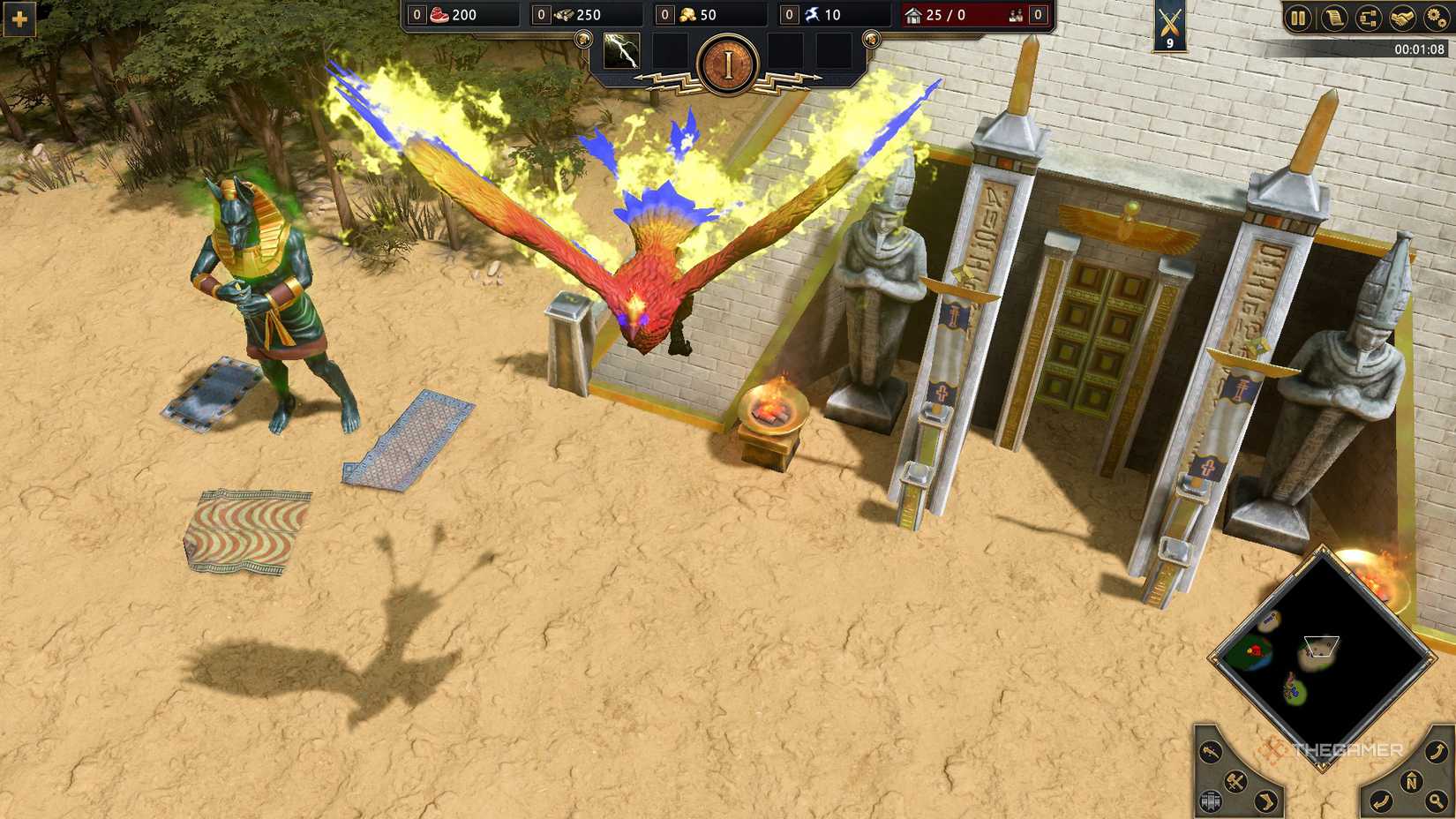The height and width of the screenshot is (819, 1456).
Task: Locate town center with the building icon
Action: click(1210, 800)
